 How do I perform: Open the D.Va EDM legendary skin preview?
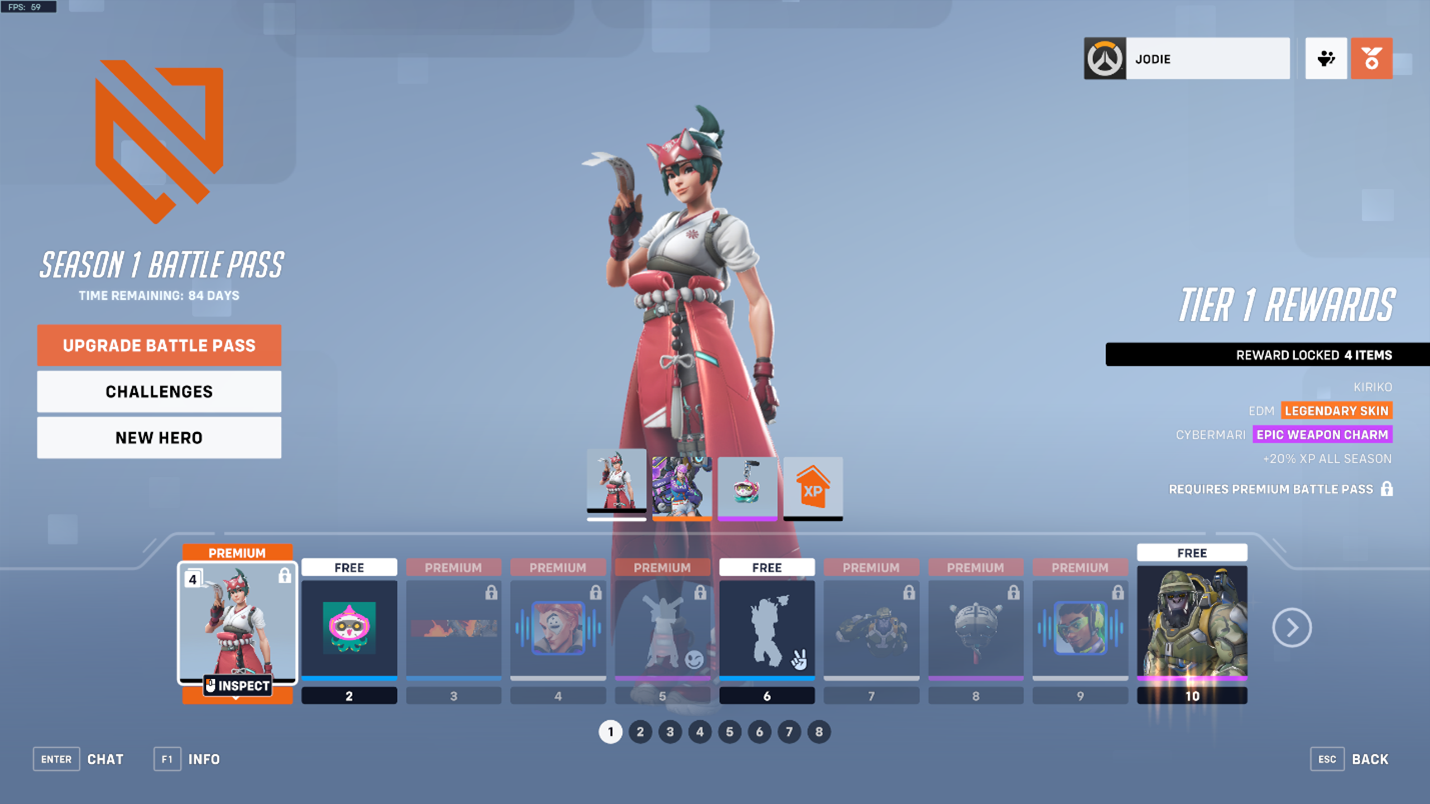[x=681, y=488]
